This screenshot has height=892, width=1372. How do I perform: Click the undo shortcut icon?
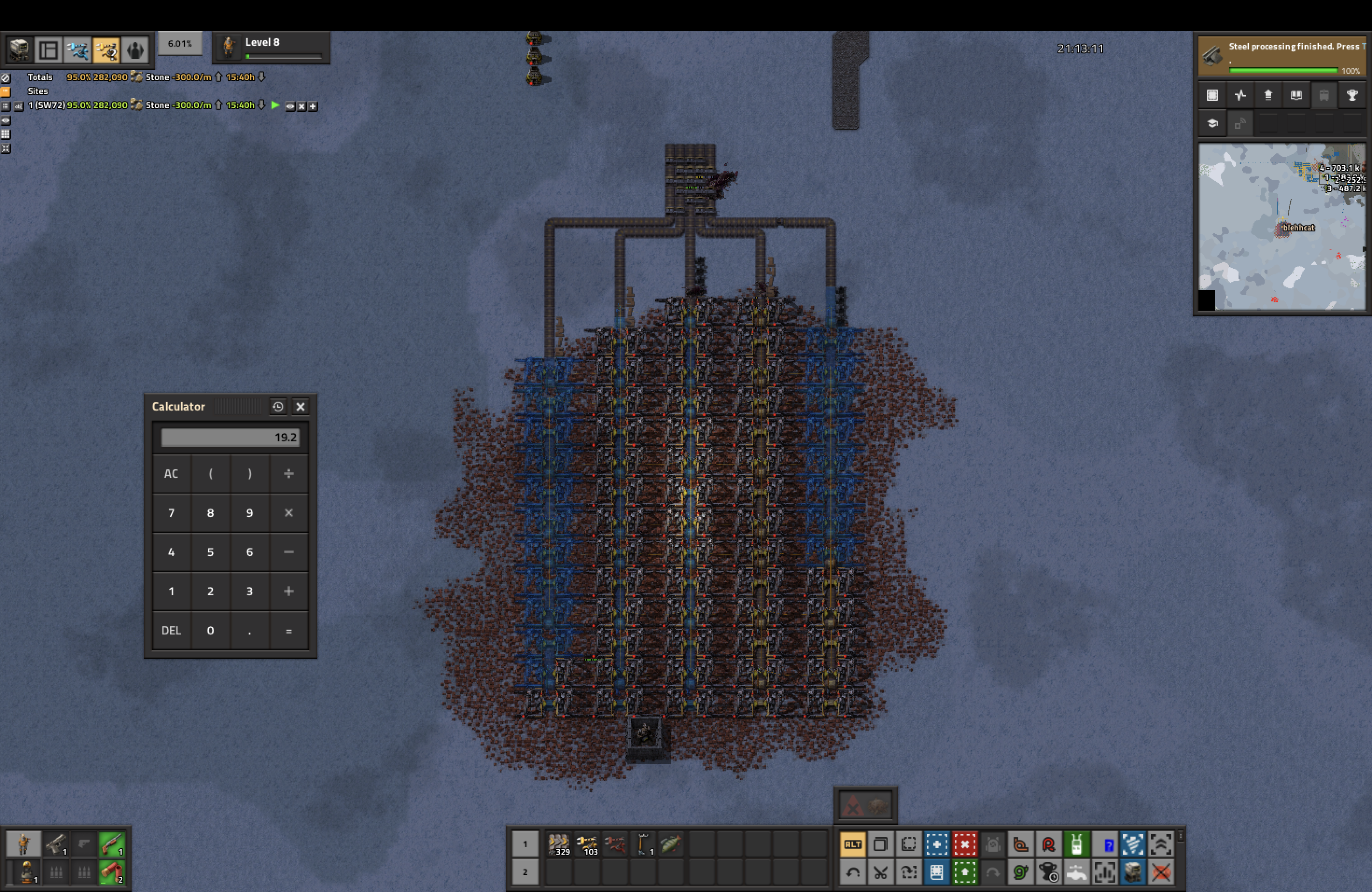click(853, 873)
